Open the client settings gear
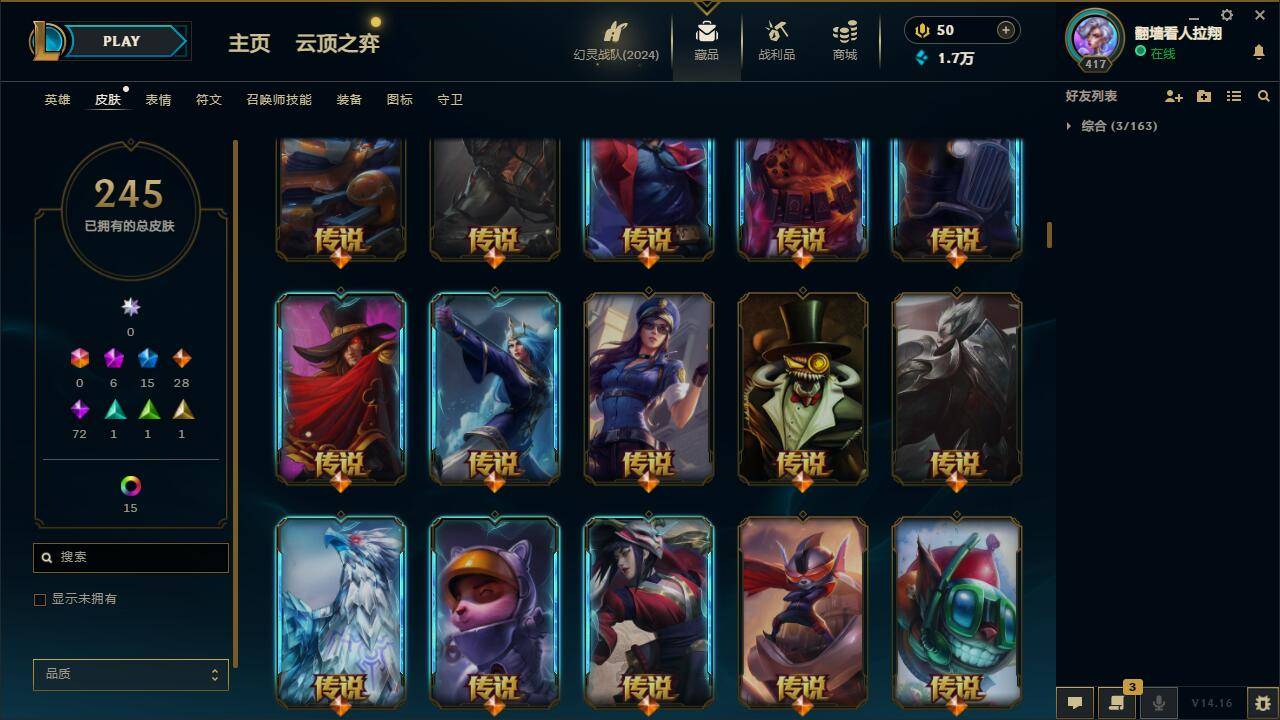 point(1226,15)
